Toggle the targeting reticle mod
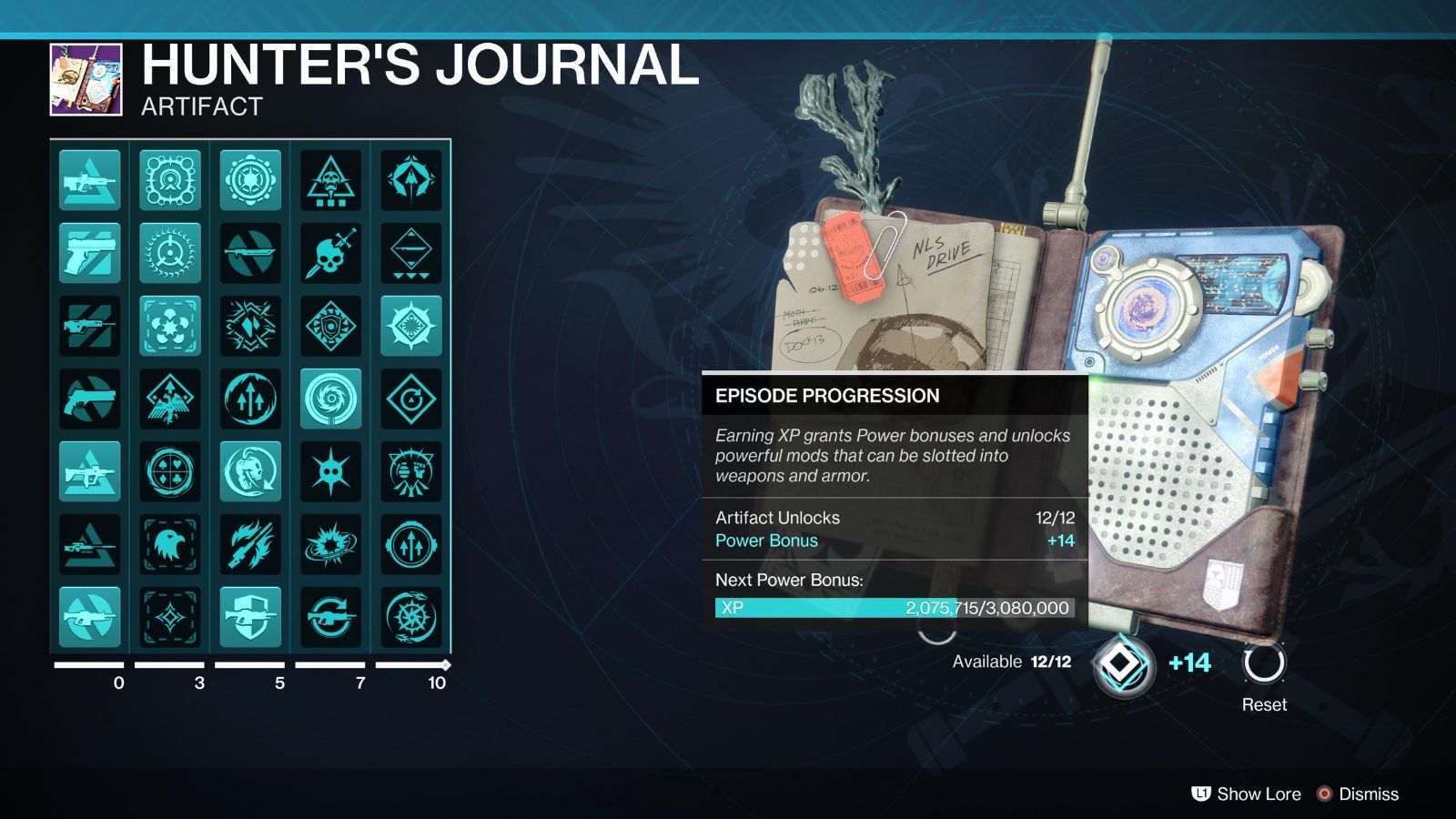Viewport: 1456px width, 819px height. pyautogui.click(x=169, y=253)
